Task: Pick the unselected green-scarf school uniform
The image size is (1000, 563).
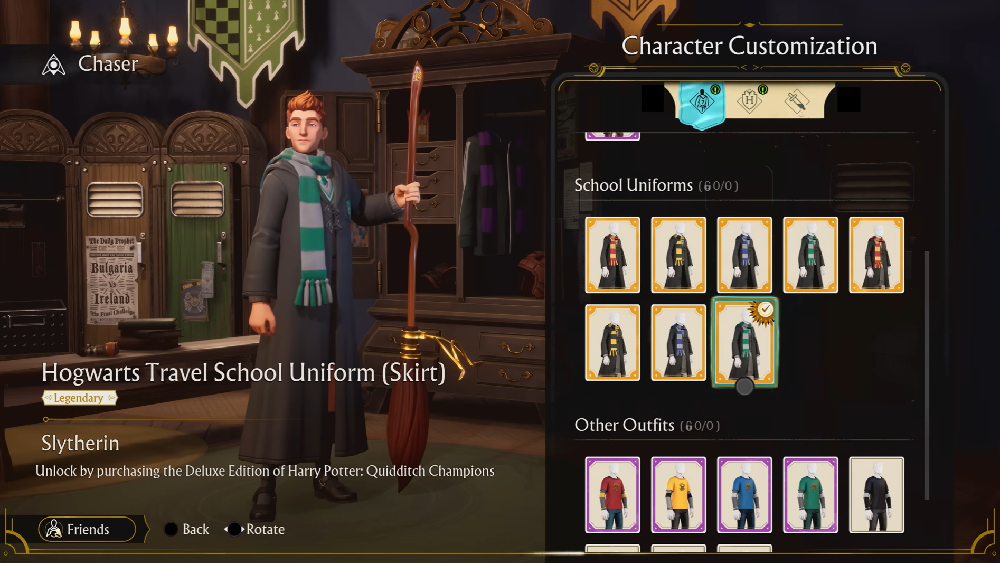Action: (810, 255)
